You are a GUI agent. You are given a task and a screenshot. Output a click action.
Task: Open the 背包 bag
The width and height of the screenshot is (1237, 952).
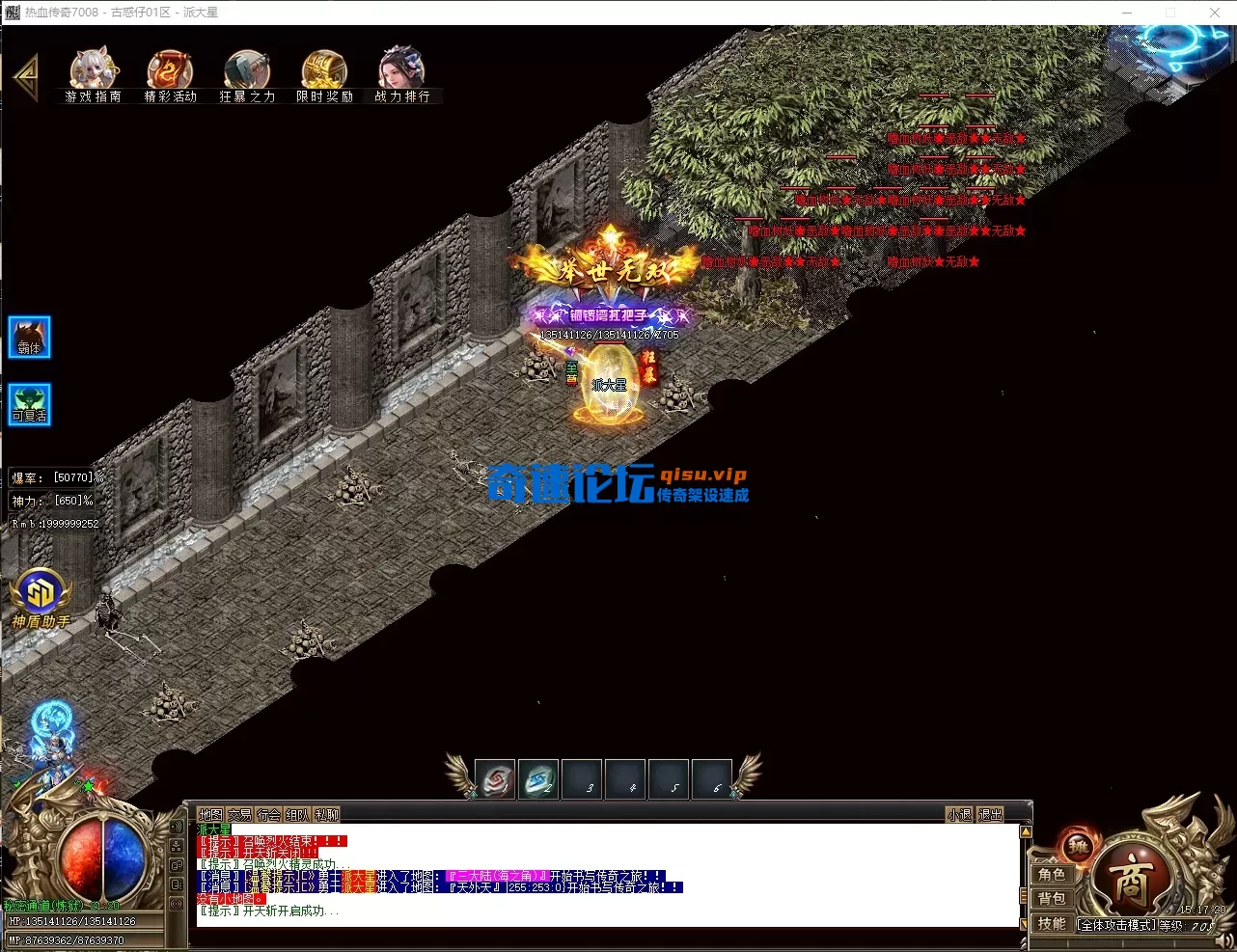coord(1052,898)
